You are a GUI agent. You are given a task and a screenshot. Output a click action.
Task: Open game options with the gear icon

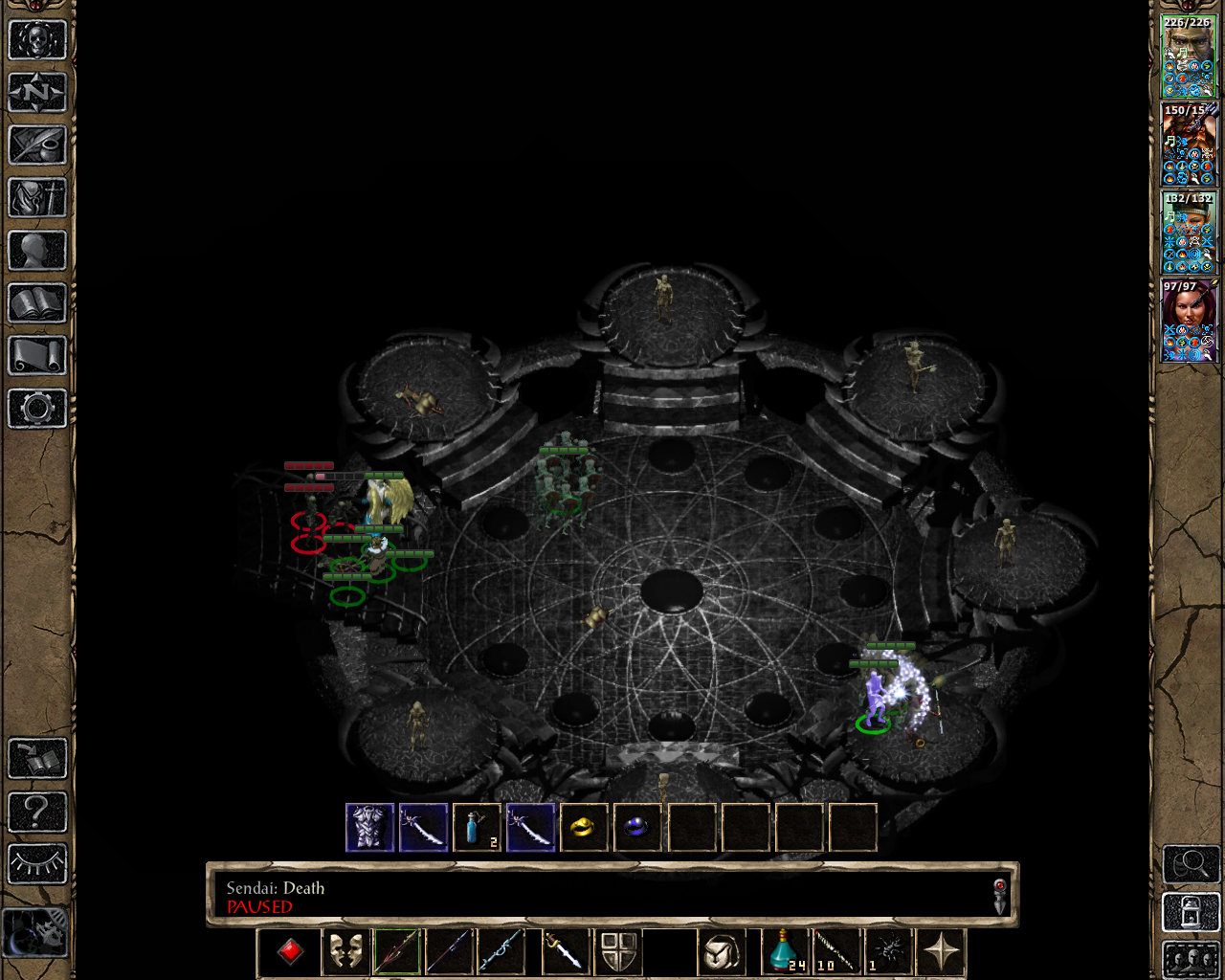[x=36, y=409]
